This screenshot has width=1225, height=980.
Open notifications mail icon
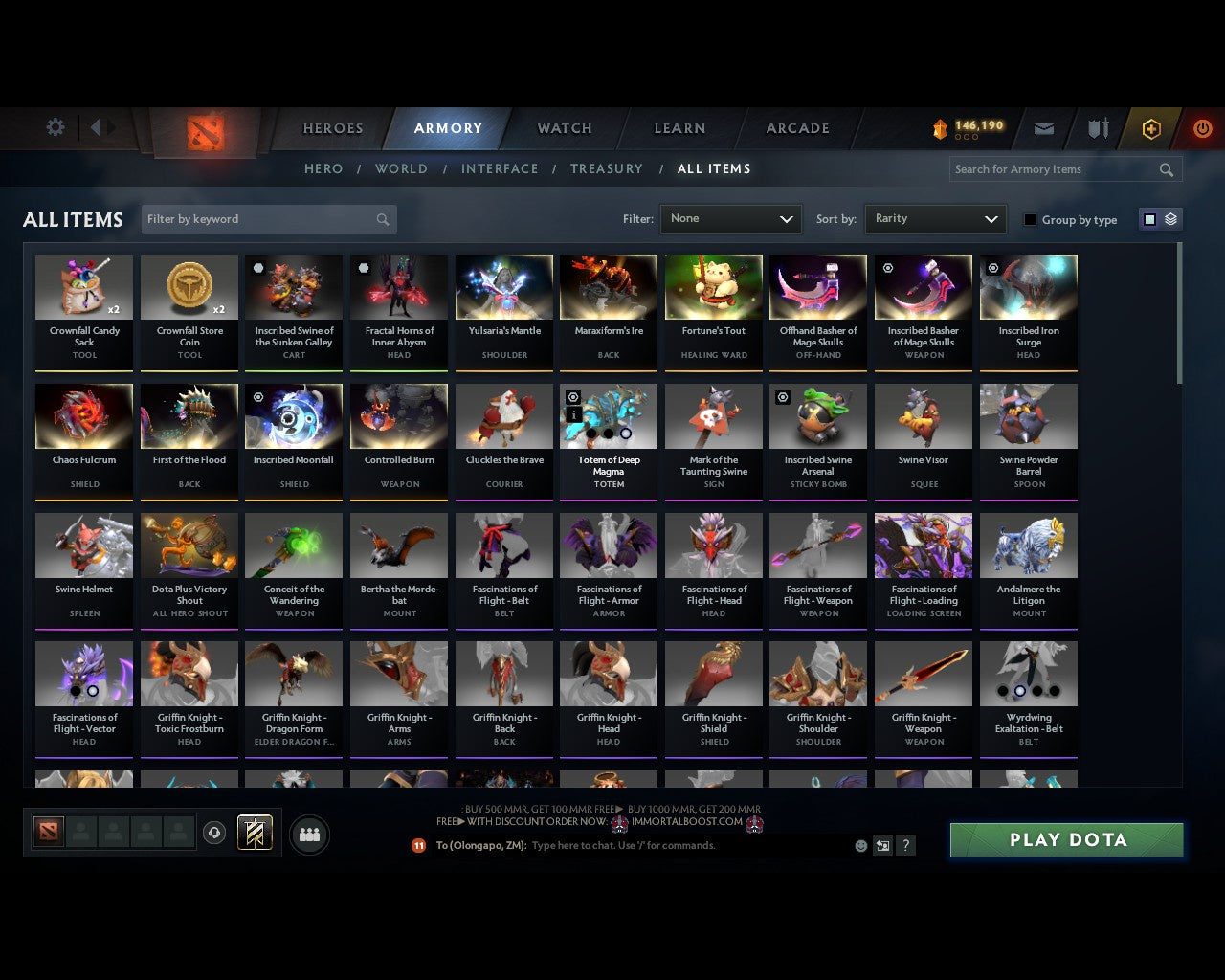[1043, 127]
